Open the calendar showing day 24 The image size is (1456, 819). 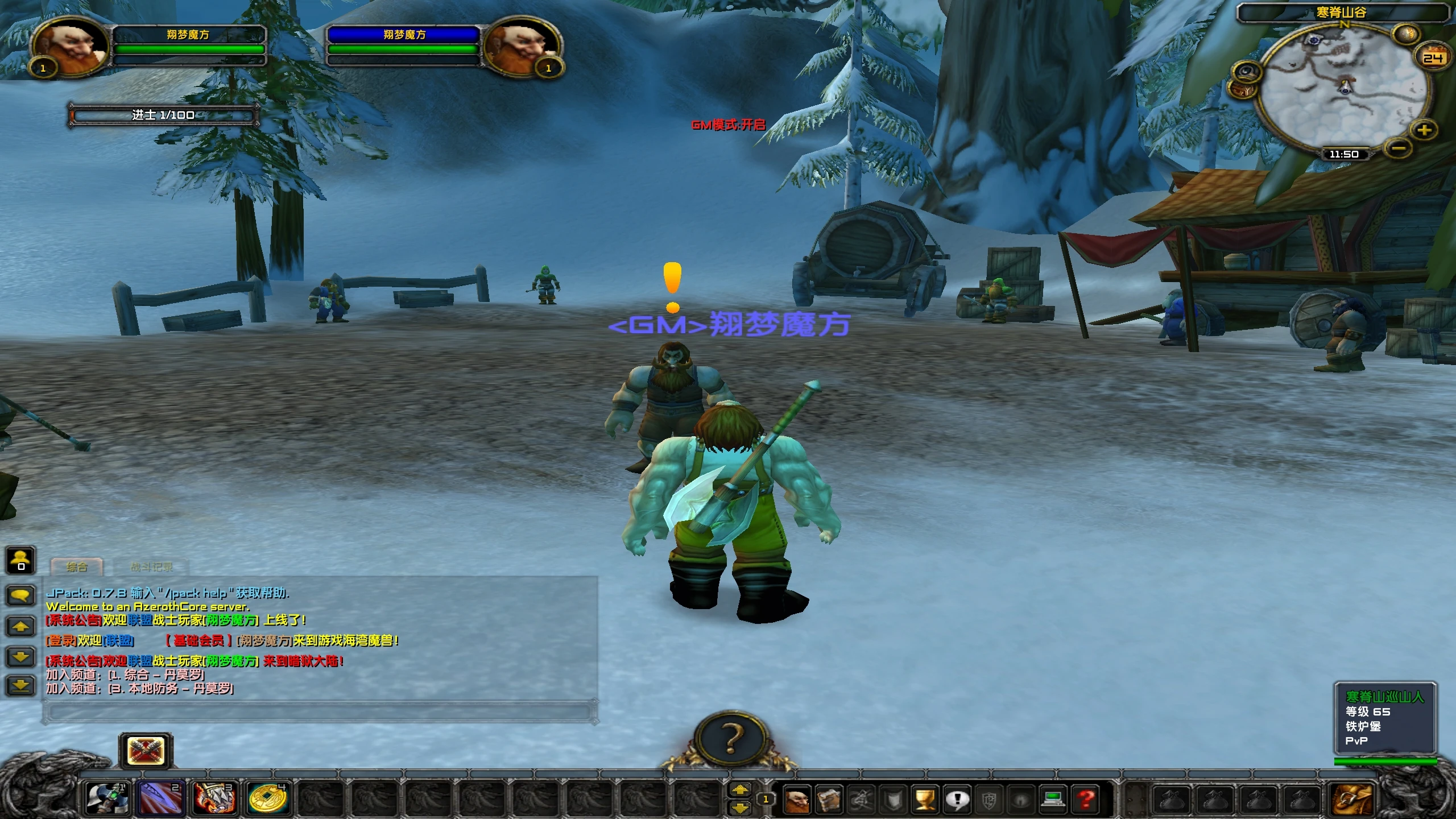(x=1433, y=57)
